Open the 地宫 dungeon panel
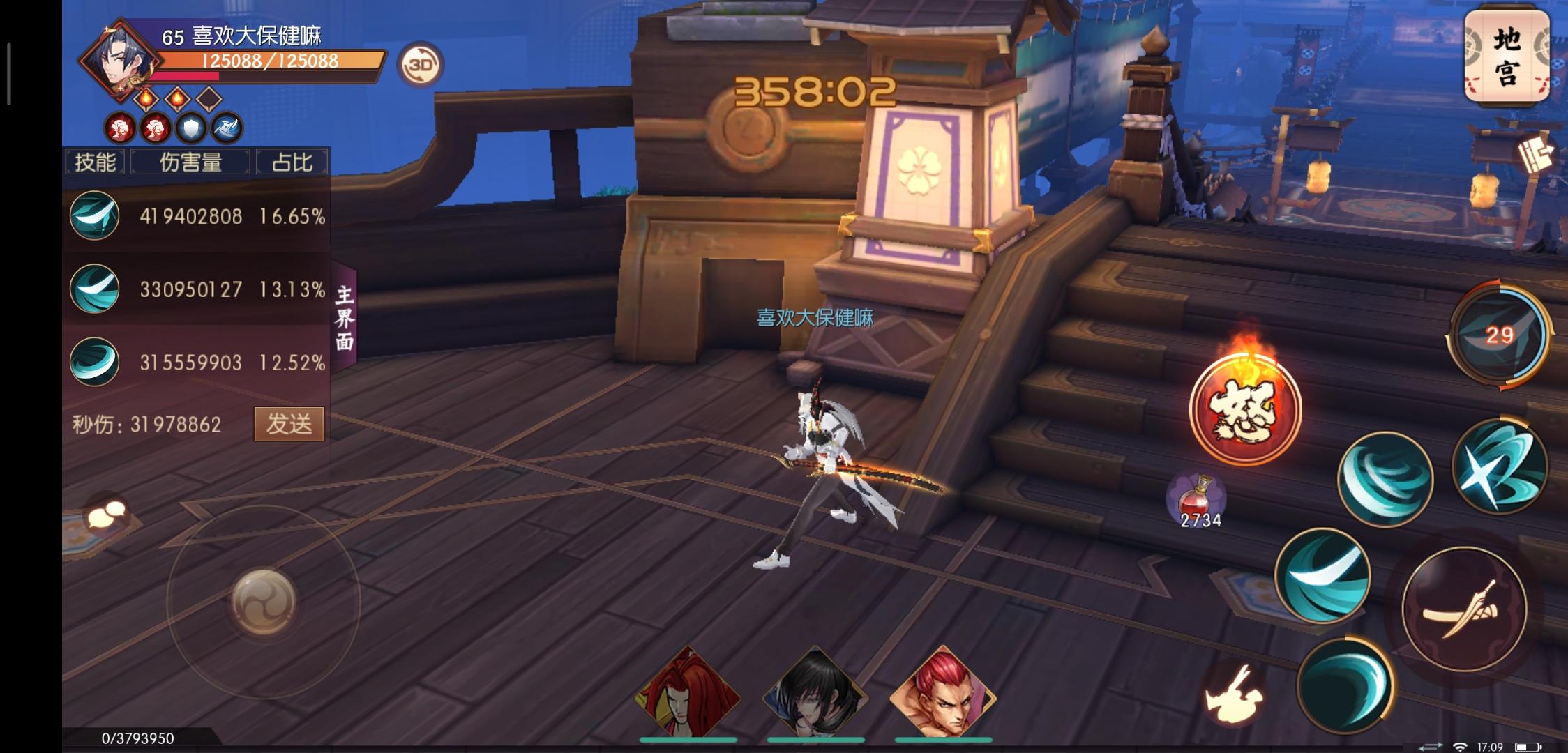The image size is (1568, 753). point(1507,56)
